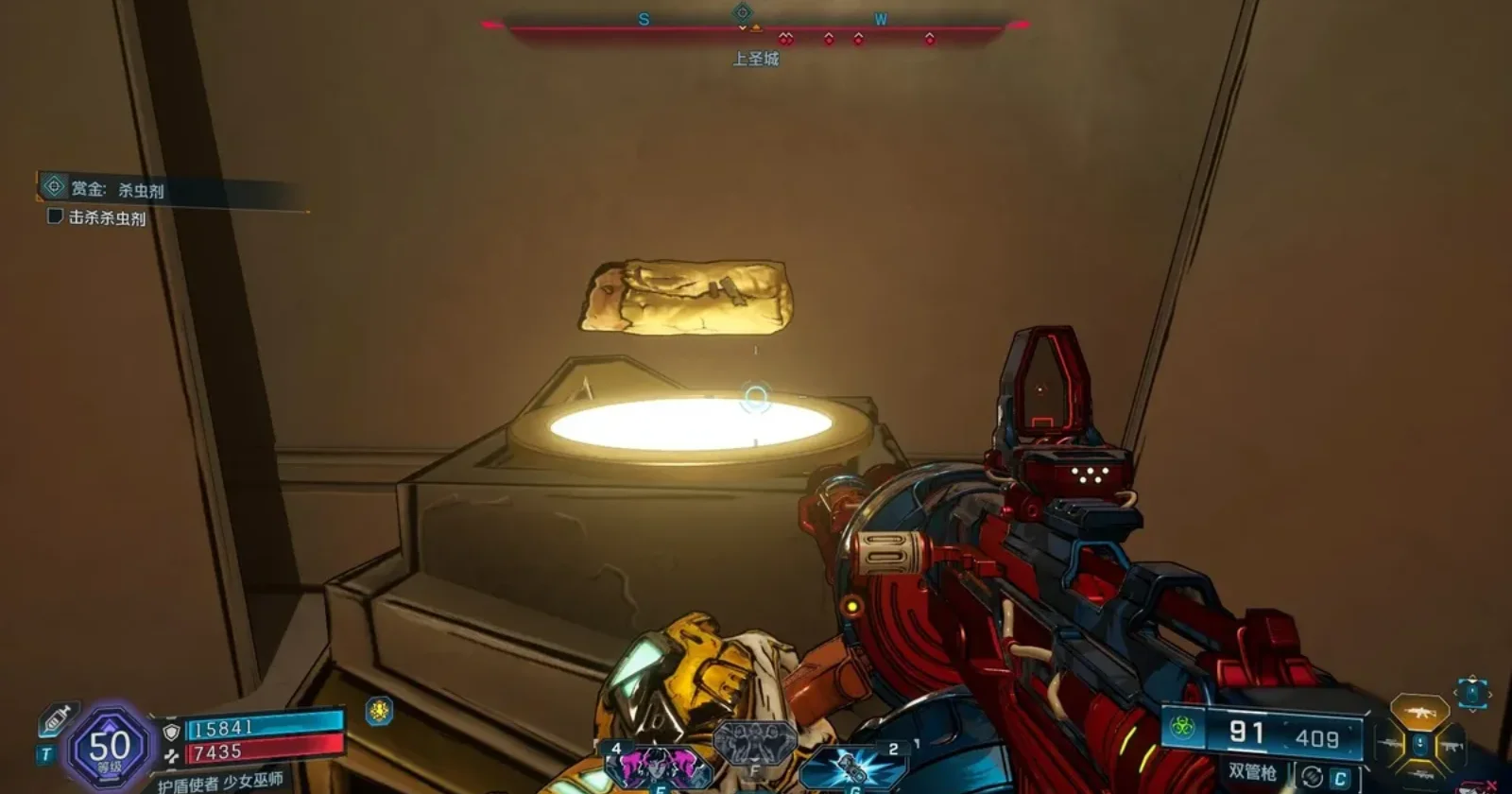Toggle the weapon mode swap icon

pyautogui.click(x=1312, y=777)
